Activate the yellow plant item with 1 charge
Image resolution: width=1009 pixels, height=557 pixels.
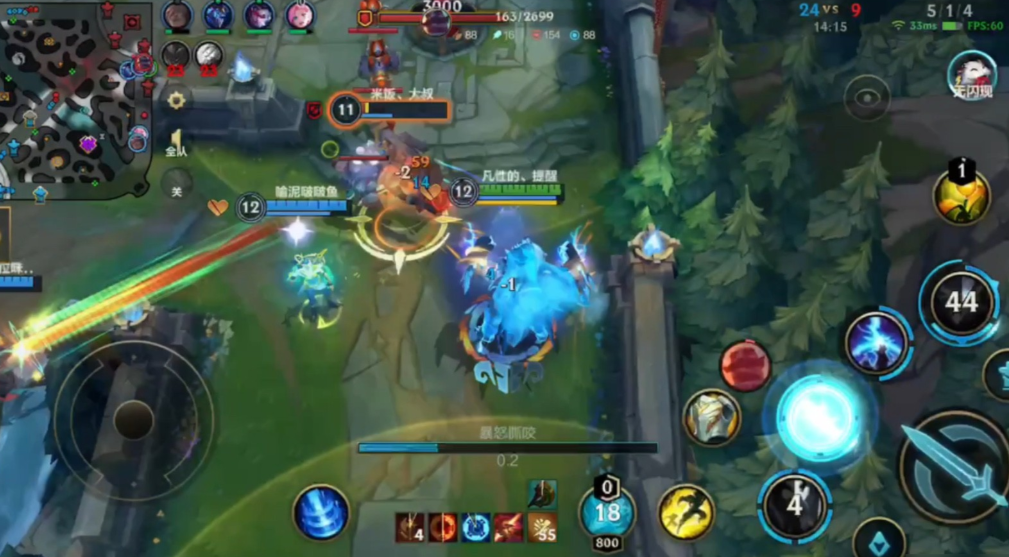[961, 196]
